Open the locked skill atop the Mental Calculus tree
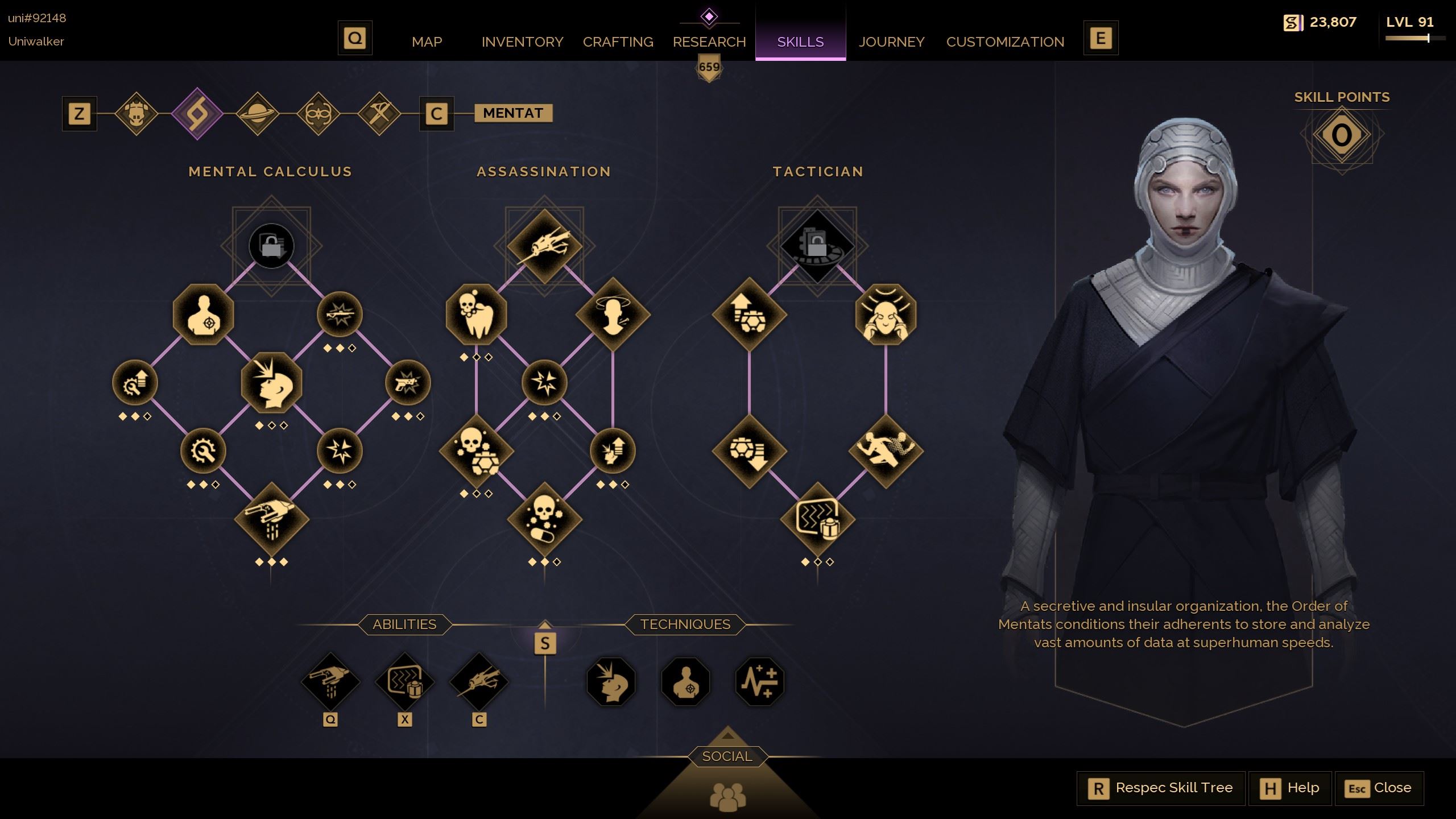This screenshot has width=1456, height=819. (271, 246)
